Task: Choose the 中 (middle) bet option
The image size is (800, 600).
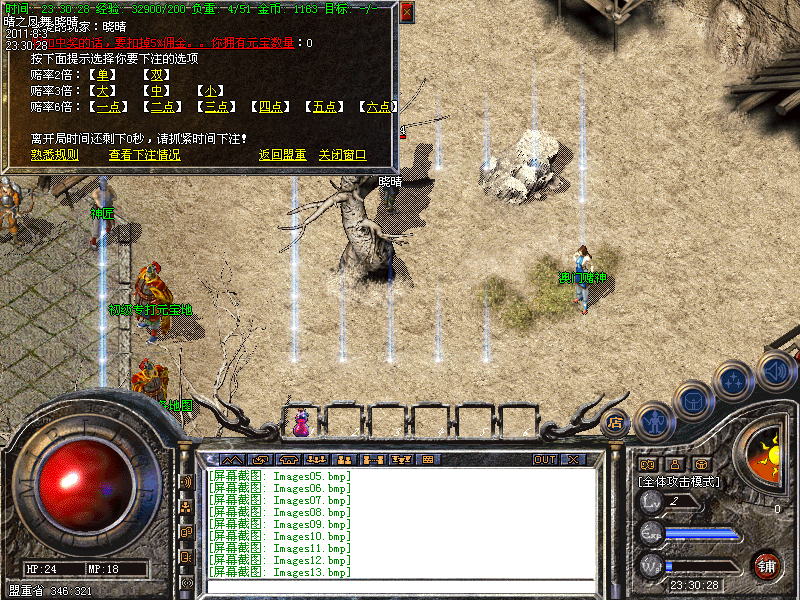Action: point(156,91)
